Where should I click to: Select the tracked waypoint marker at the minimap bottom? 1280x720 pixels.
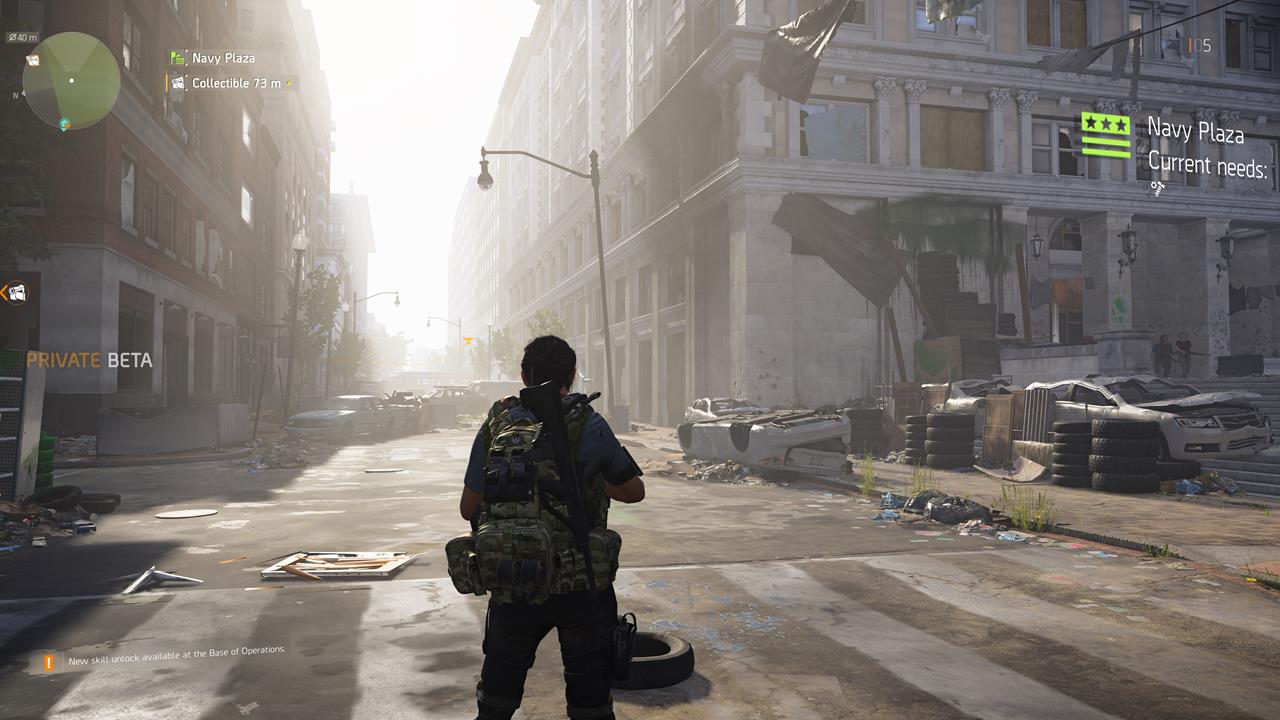click(64, 123)
